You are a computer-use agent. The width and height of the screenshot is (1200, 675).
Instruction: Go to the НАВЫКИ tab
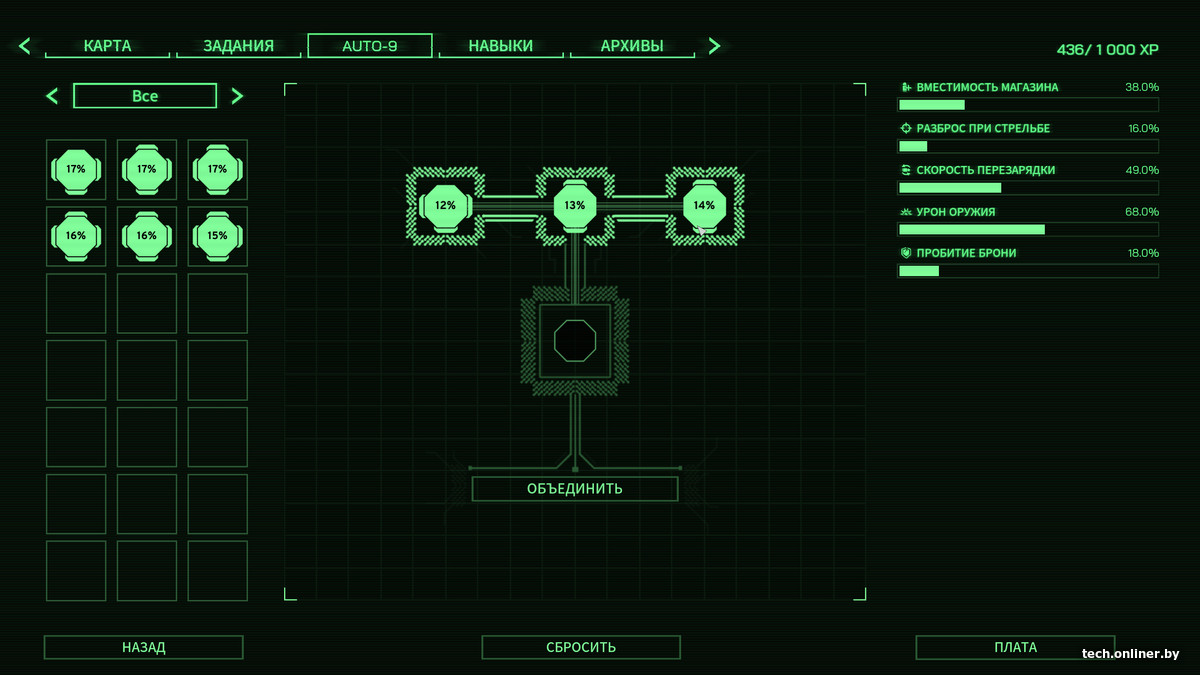click(501, 46)
